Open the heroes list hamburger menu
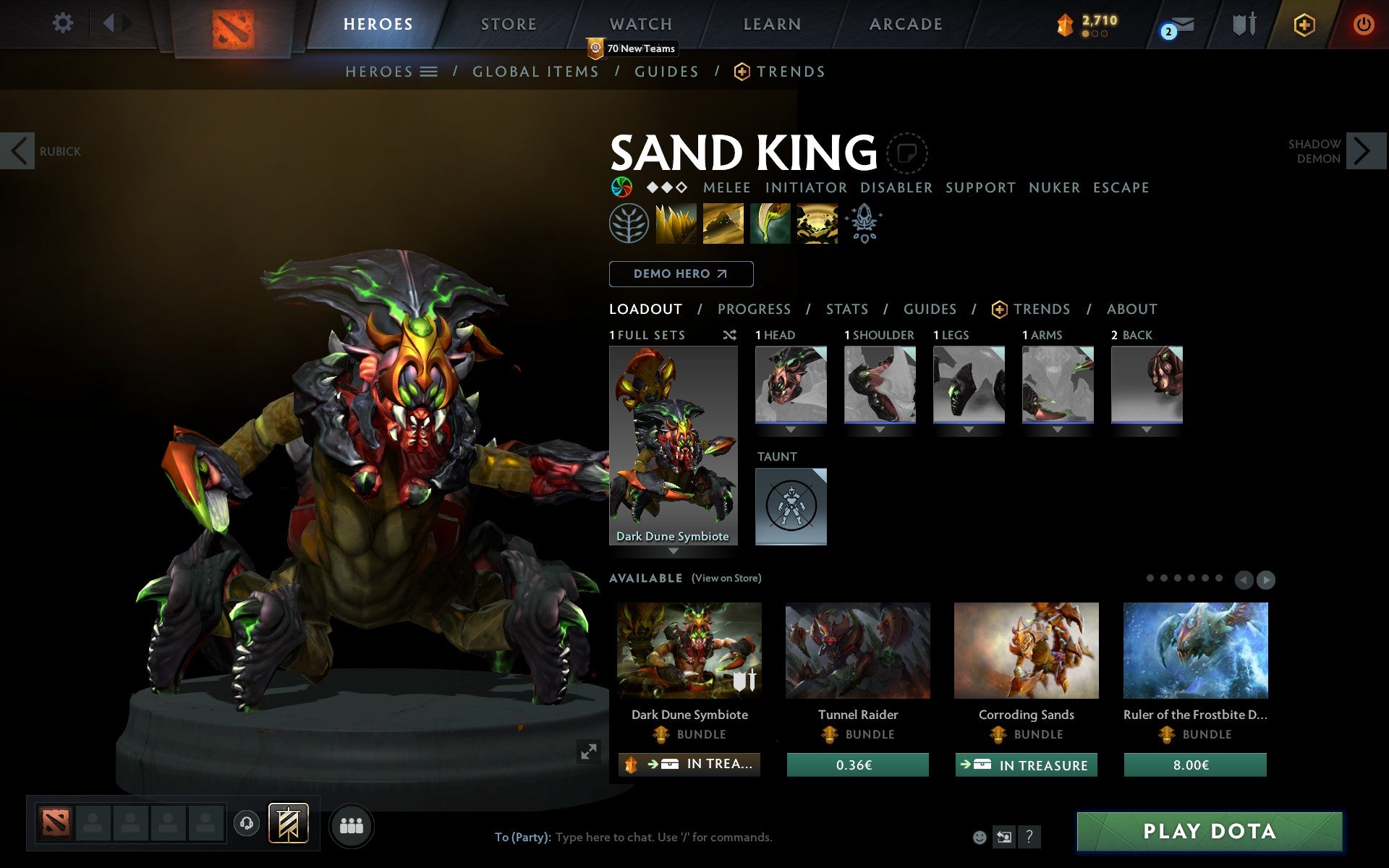The image size is (1389, 868). (x=429, y=71)
